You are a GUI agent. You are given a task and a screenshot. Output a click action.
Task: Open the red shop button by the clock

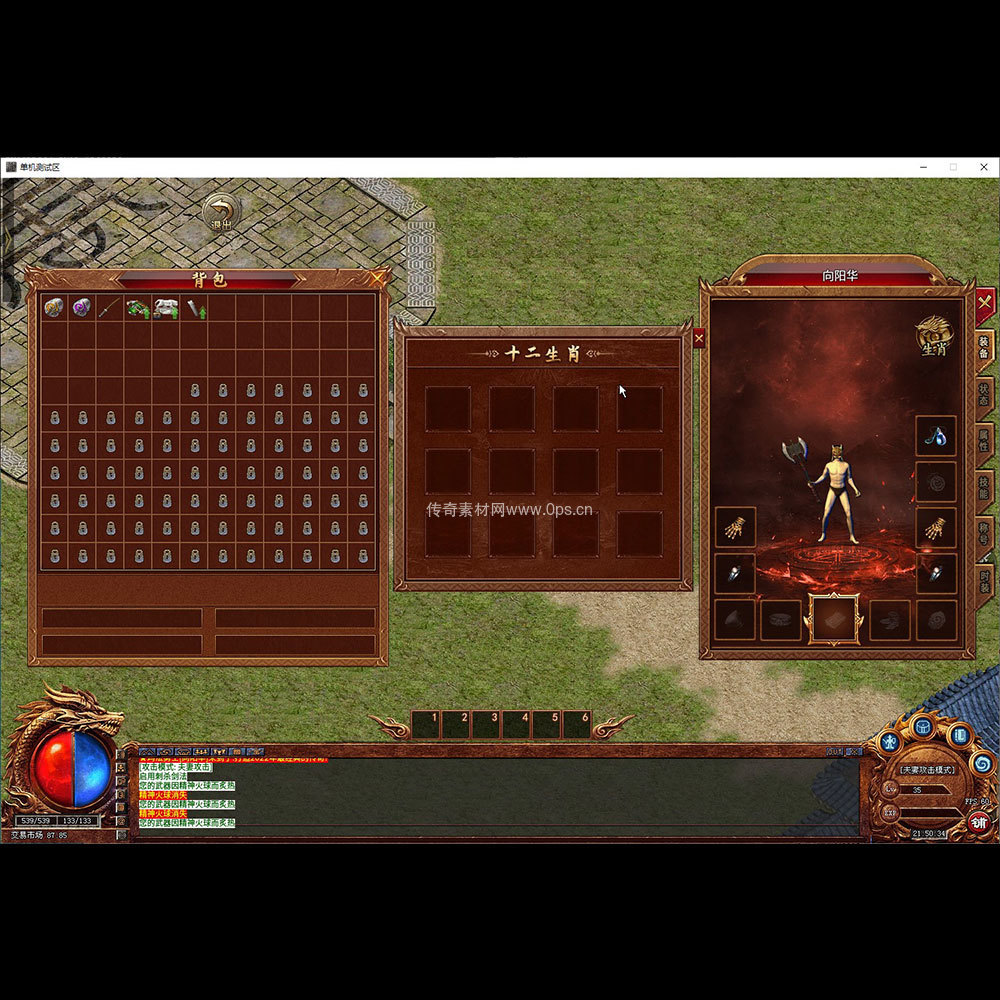point(979,823)
